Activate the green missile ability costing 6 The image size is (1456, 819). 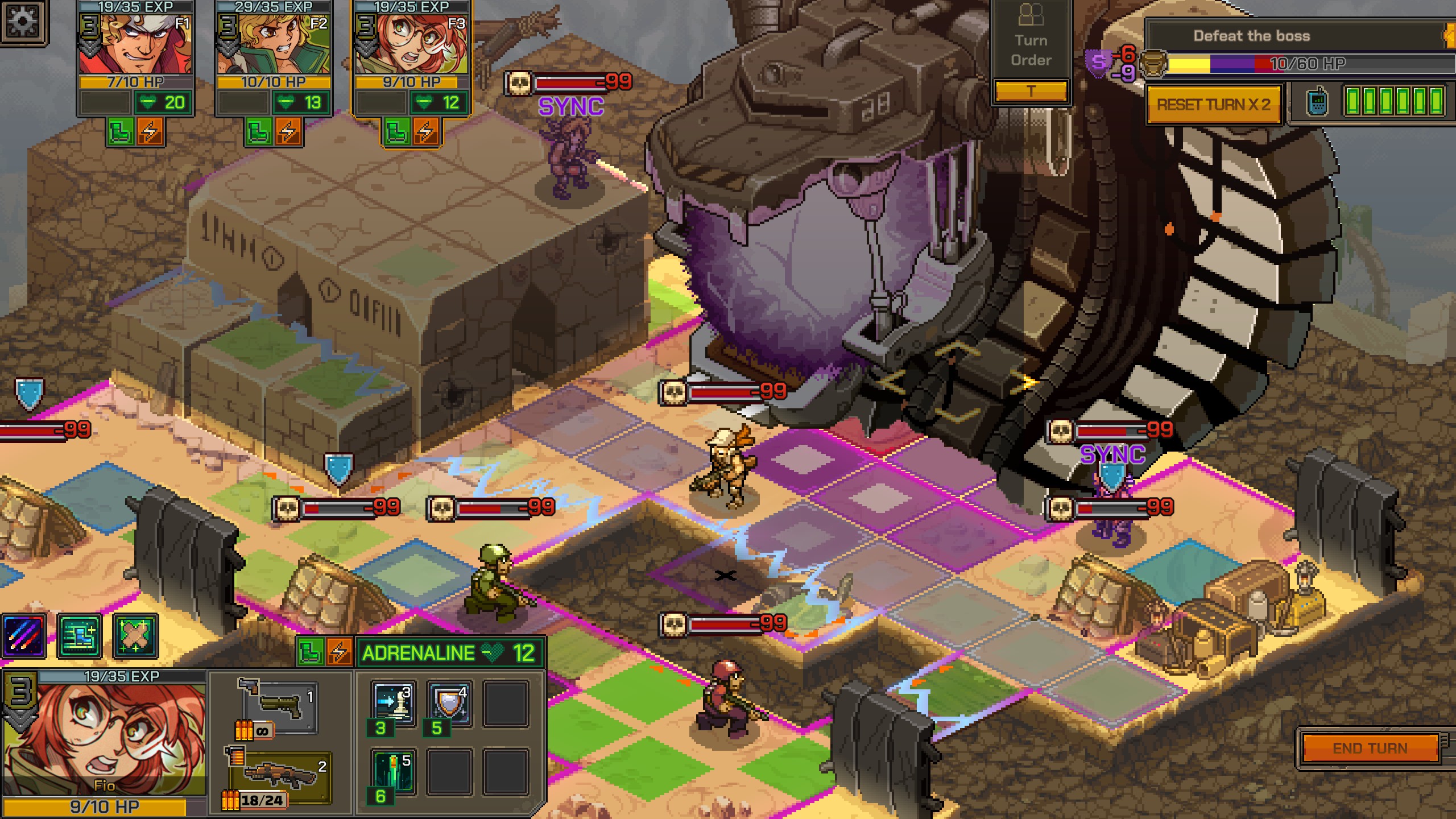point(394,771)
